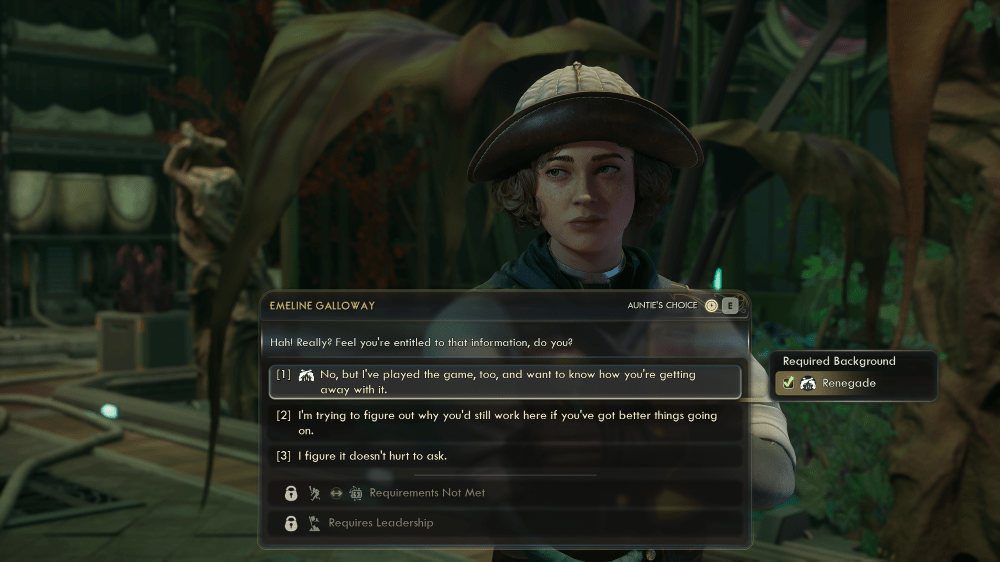Select reply asking why she'd still work here
The image size is (1000, 562).
(x=505, y=423)
